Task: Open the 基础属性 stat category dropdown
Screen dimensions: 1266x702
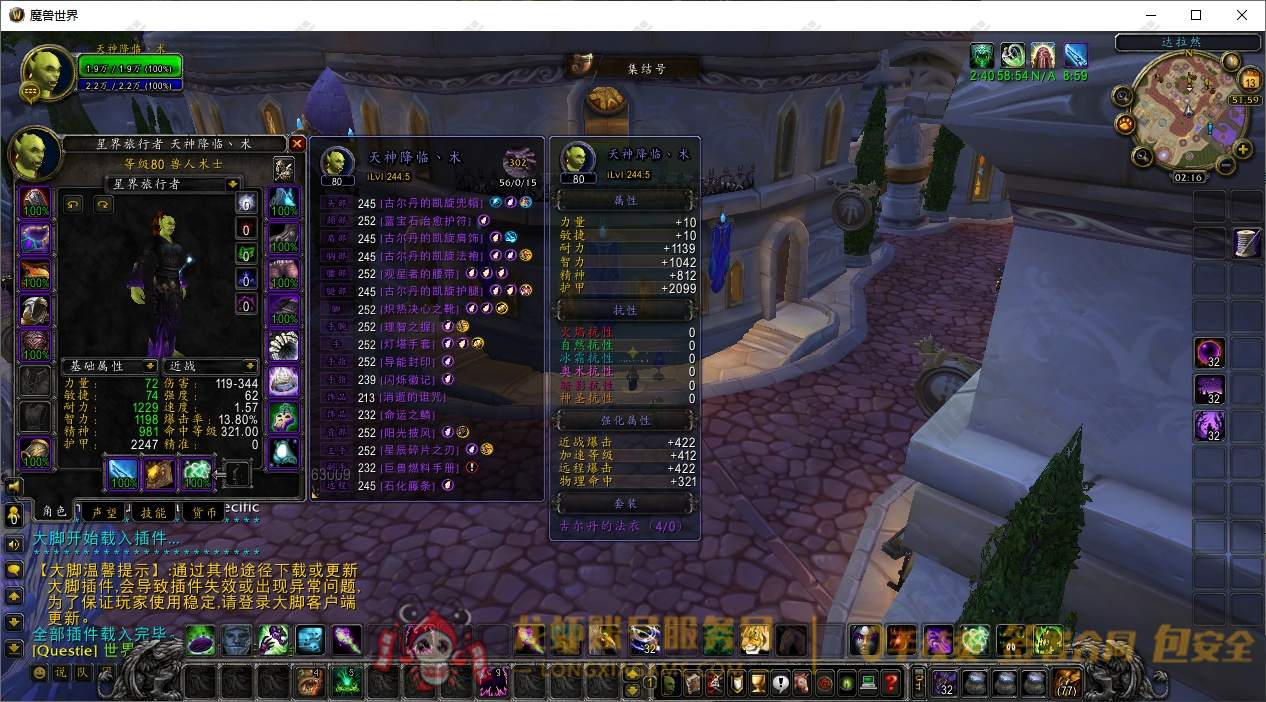Action: pyautogui.click(x=150, y=366)
